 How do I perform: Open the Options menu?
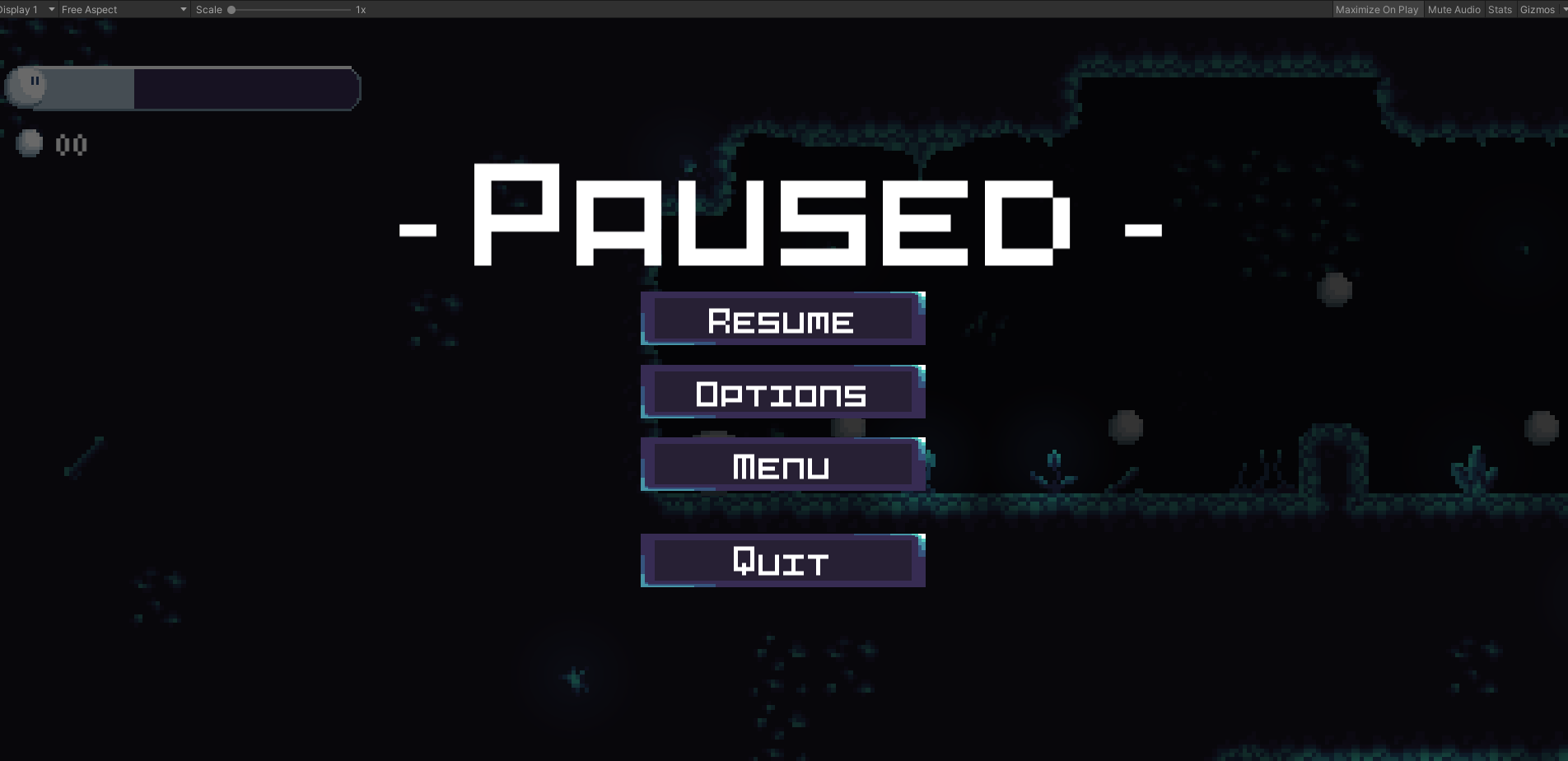782,394
